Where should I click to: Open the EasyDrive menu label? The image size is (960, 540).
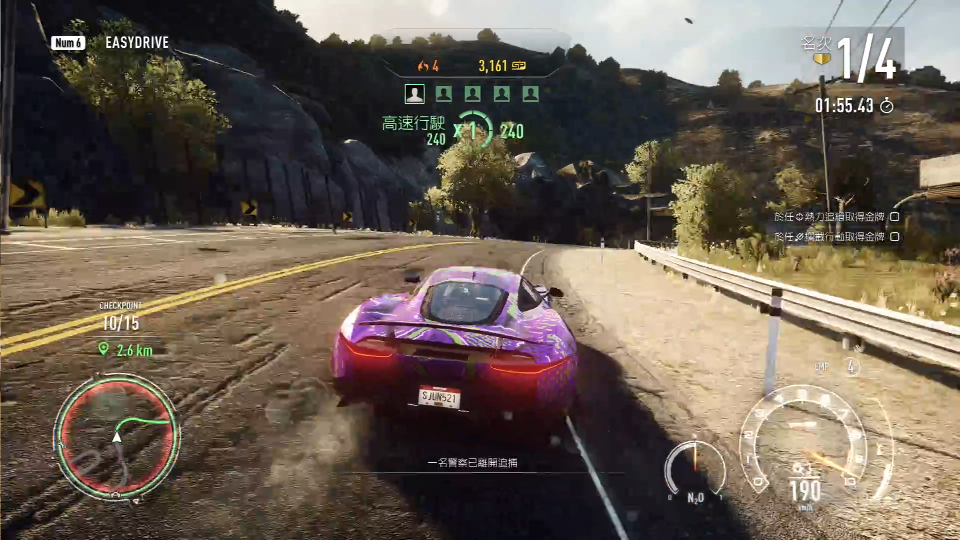click(136, 43)
